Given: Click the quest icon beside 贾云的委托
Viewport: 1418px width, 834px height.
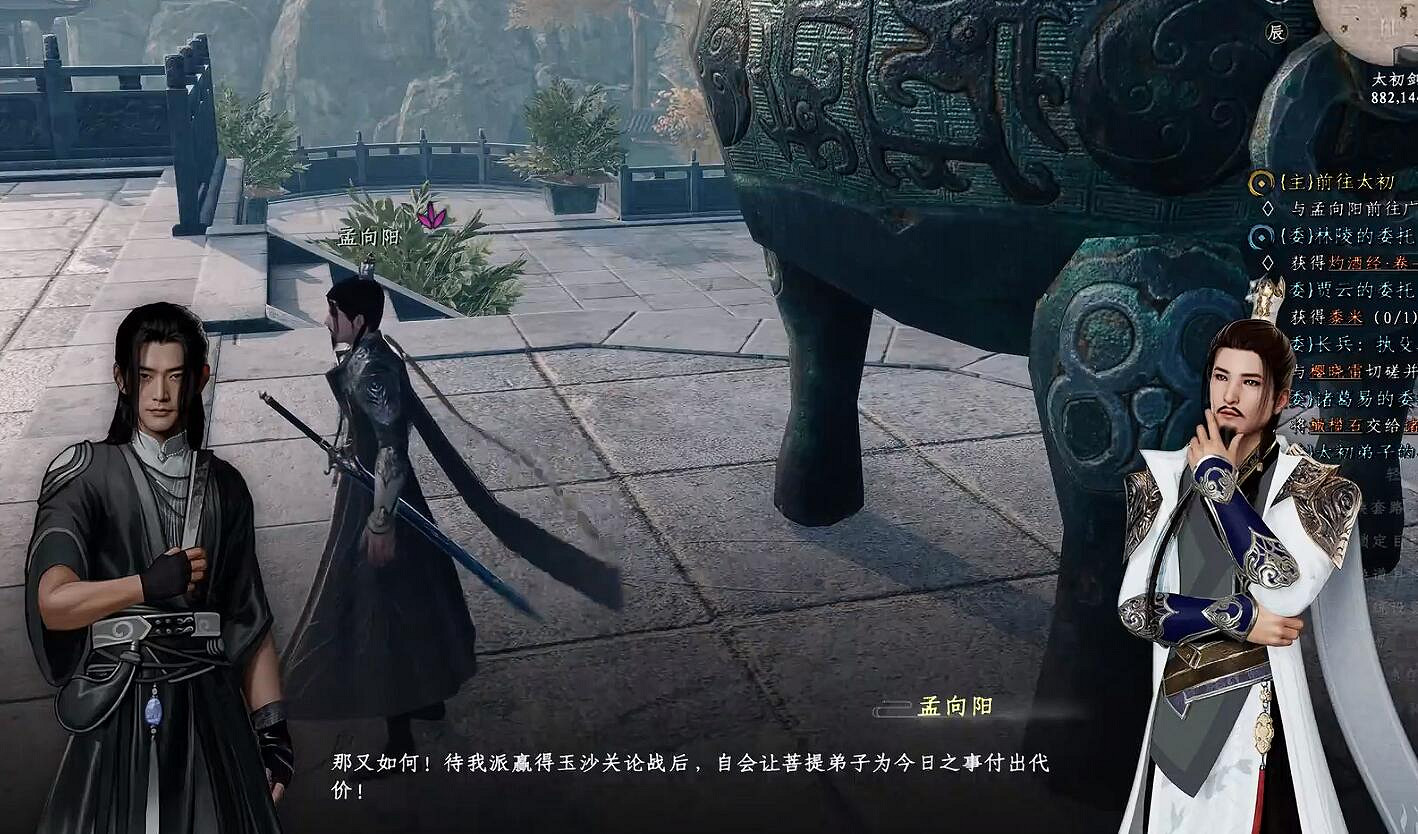Looking at the screenshot, I should click(1262, 288).
